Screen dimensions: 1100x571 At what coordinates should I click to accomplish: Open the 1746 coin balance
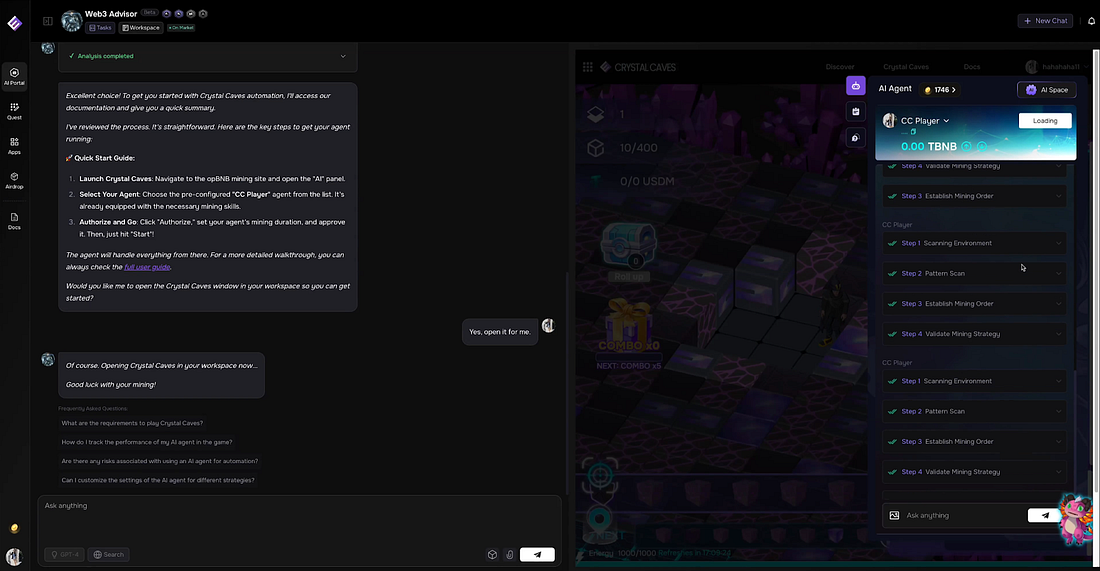click(938, 90)
